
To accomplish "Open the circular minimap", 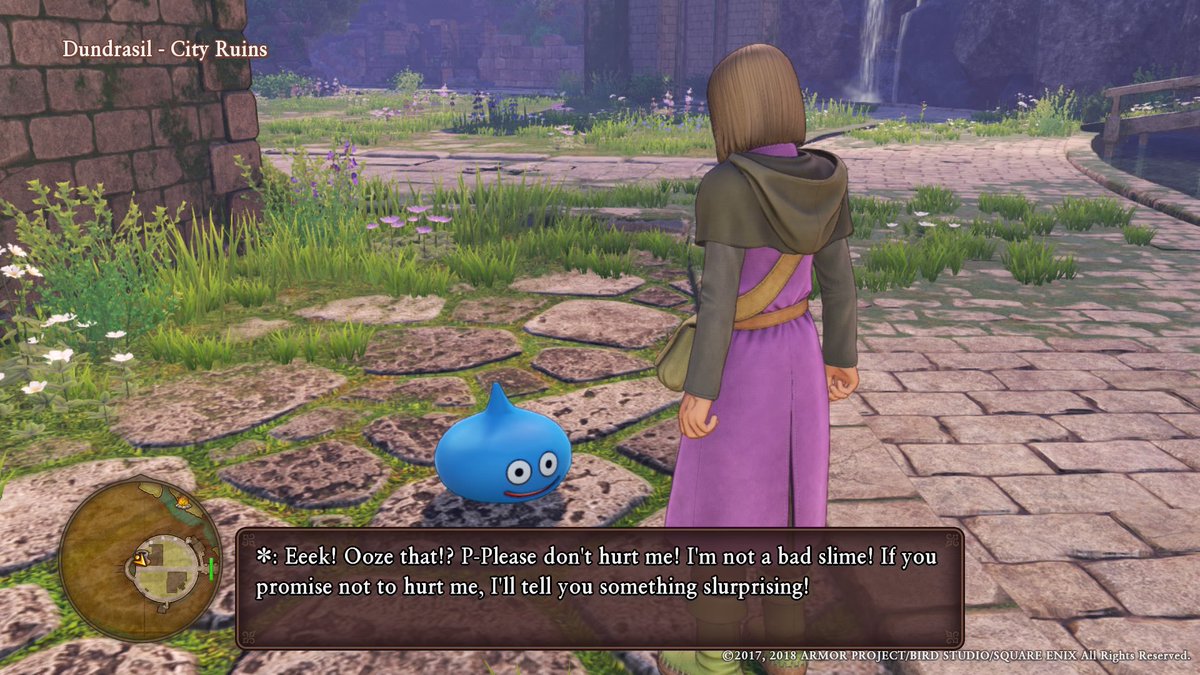I will (x=139, y=558).
